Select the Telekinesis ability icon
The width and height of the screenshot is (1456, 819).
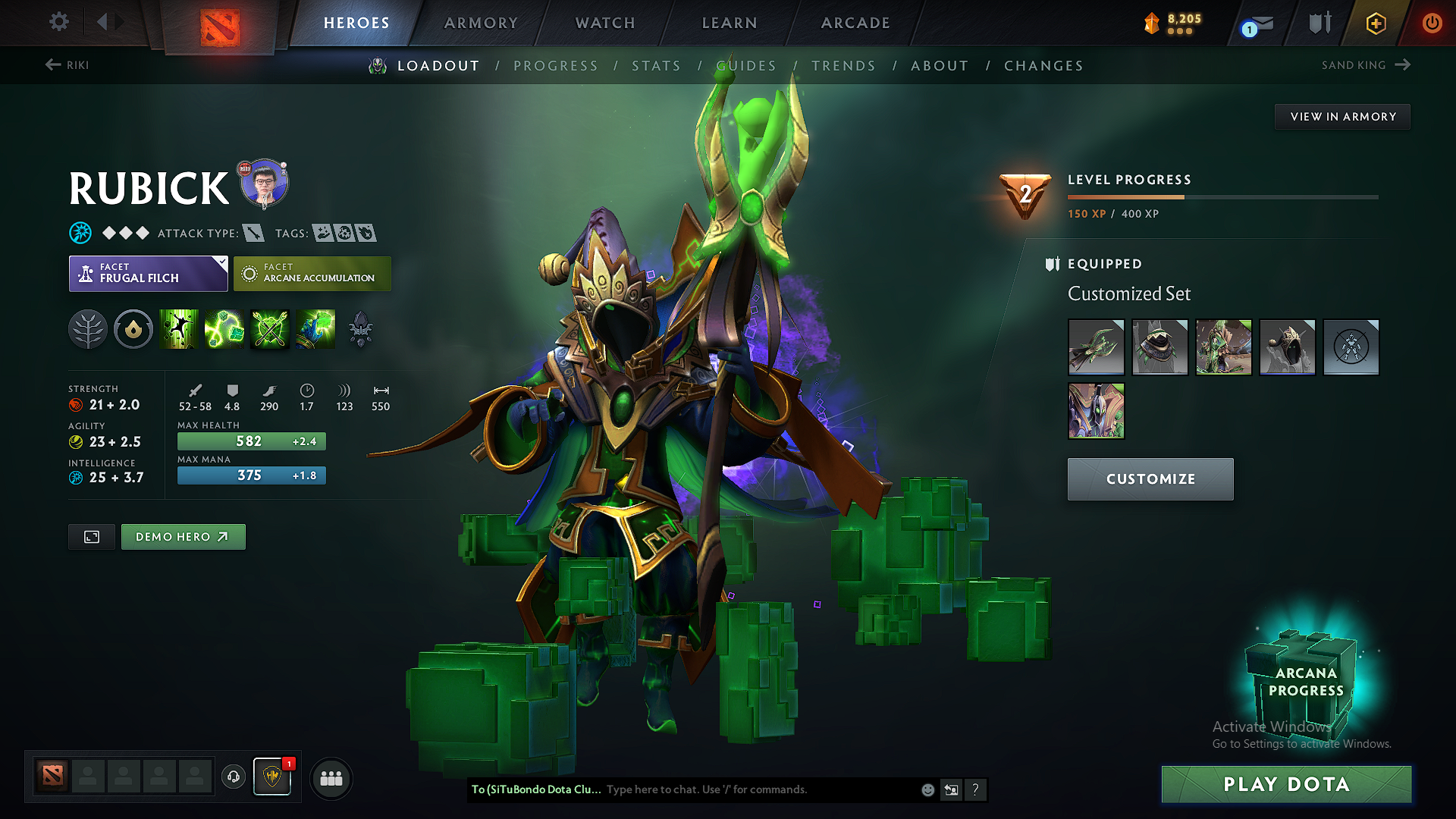(x=179, y=329)
